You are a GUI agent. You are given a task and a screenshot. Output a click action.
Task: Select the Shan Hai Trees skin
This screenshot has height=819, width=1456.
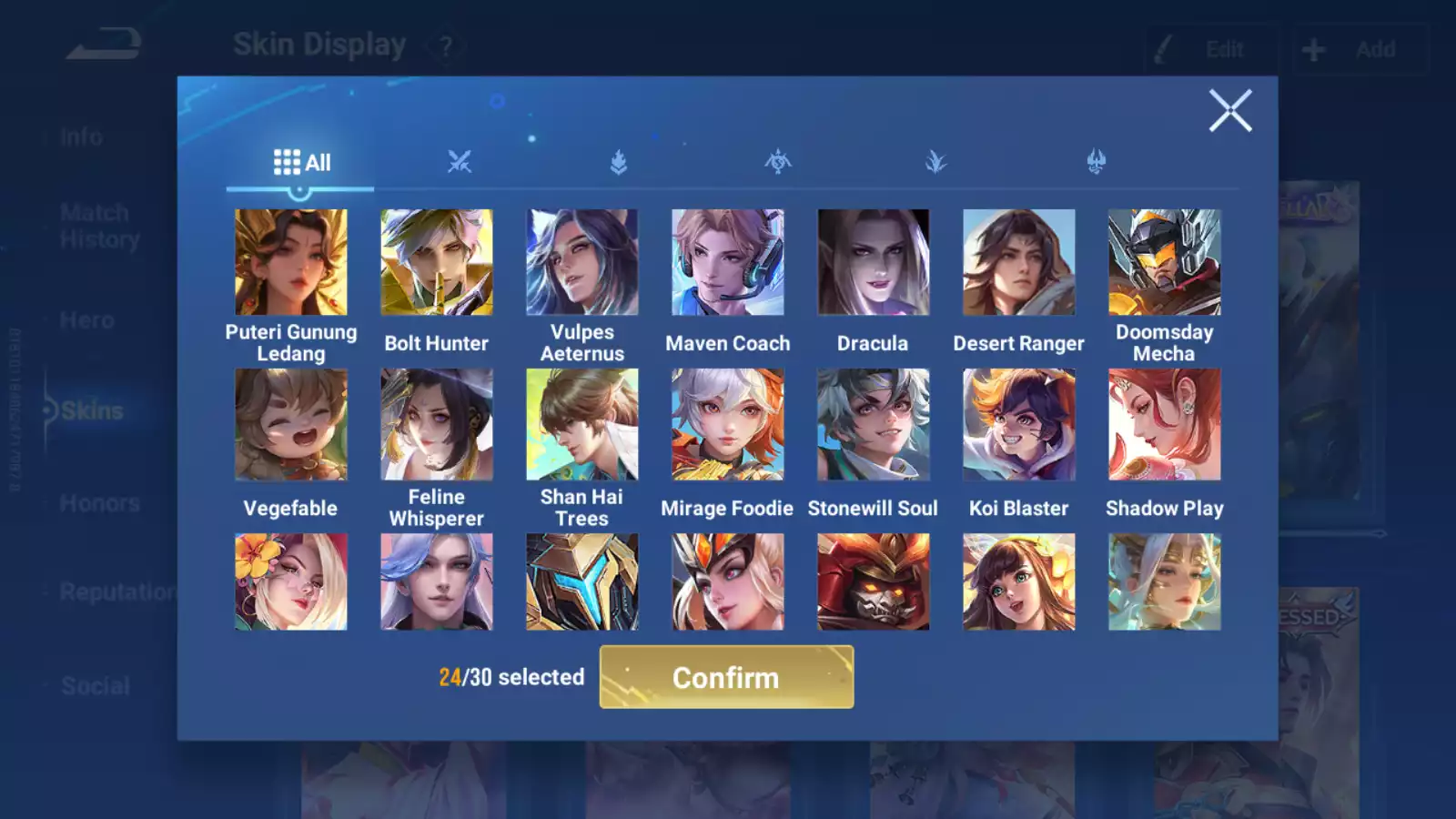tap(582, 424)
